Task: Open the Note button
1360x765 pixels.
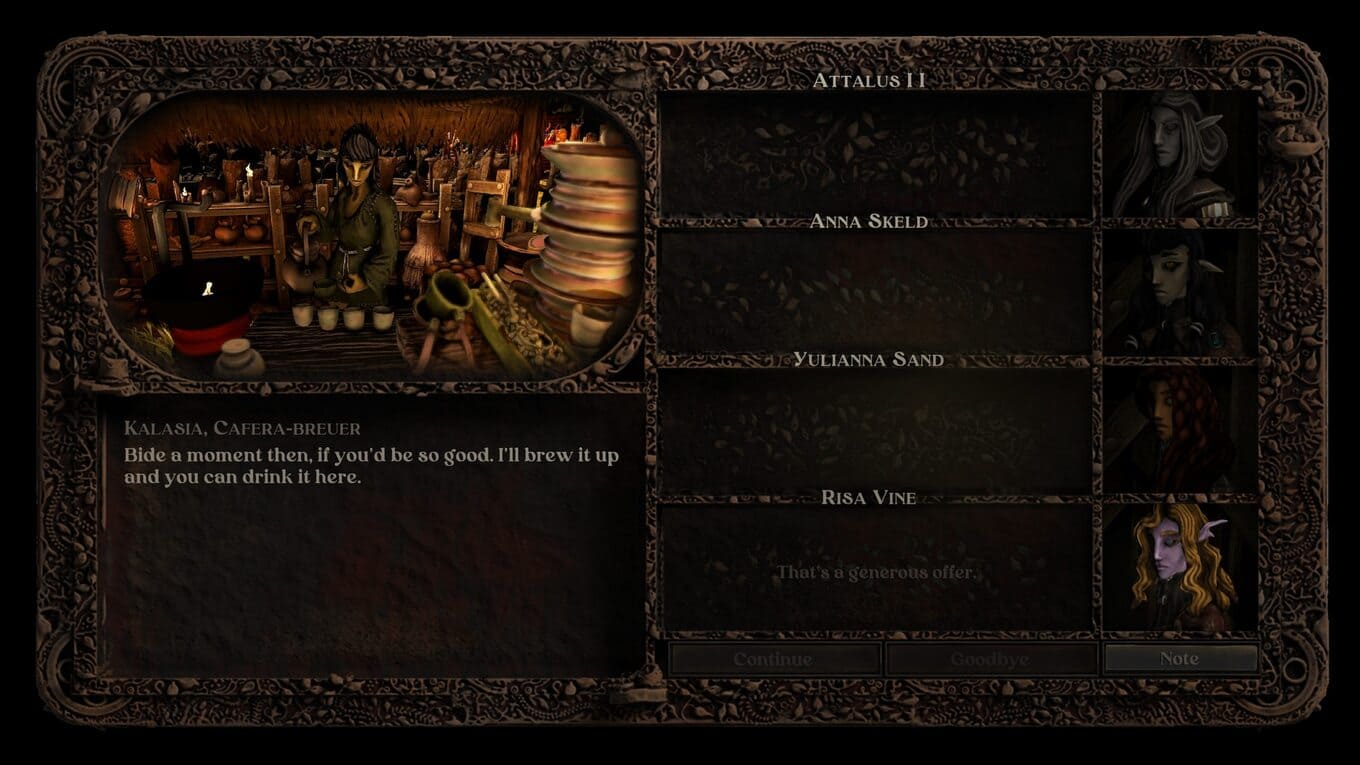Action: (x=1179, y=658)
